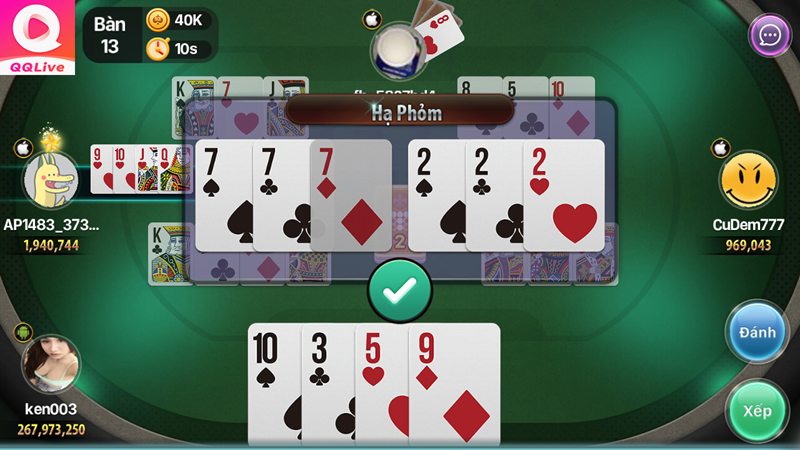Tap the blue Đánh button
The height and width of the screenshot is (450, 800).
click(x=757, y=332)
